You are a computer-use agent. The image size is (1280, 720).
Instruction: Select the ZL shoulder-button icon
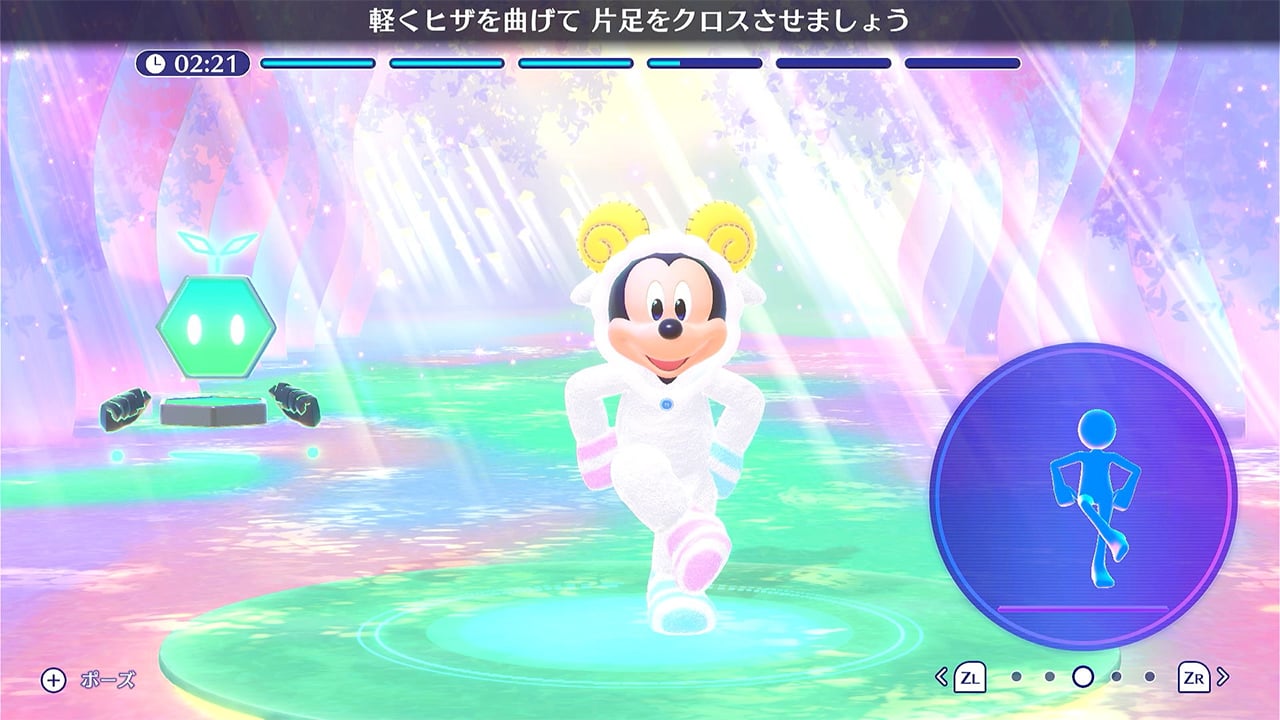(x=970, y=677)
